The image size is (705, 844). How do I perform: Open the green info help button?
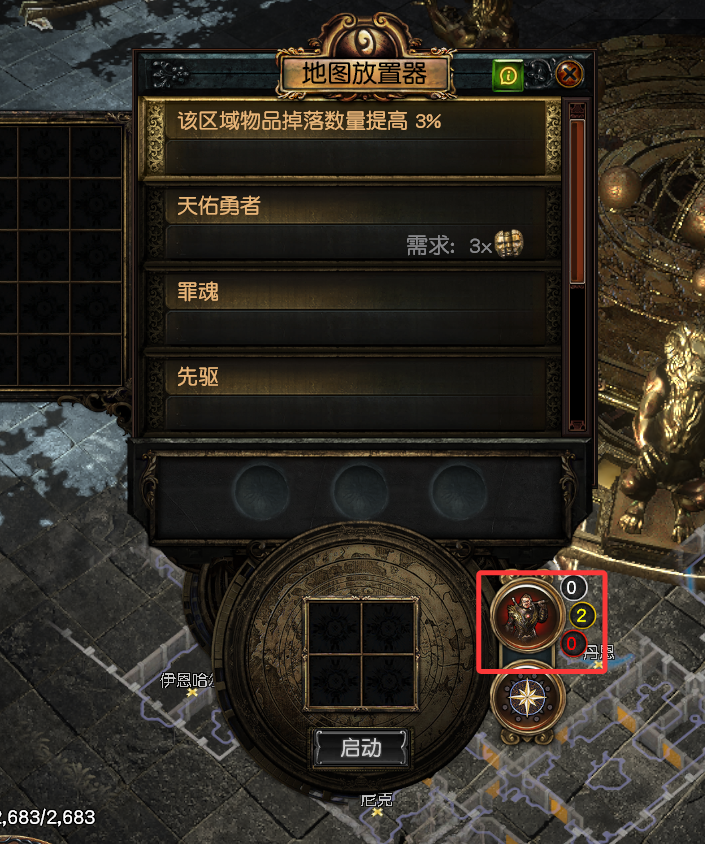point(507,74)
